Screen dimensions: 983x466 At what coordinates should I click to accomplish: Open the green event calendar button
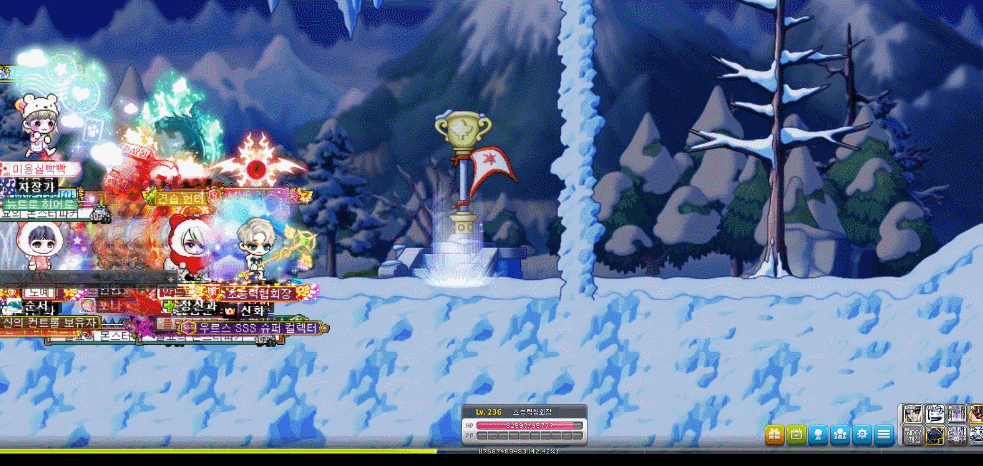[797, 434]
